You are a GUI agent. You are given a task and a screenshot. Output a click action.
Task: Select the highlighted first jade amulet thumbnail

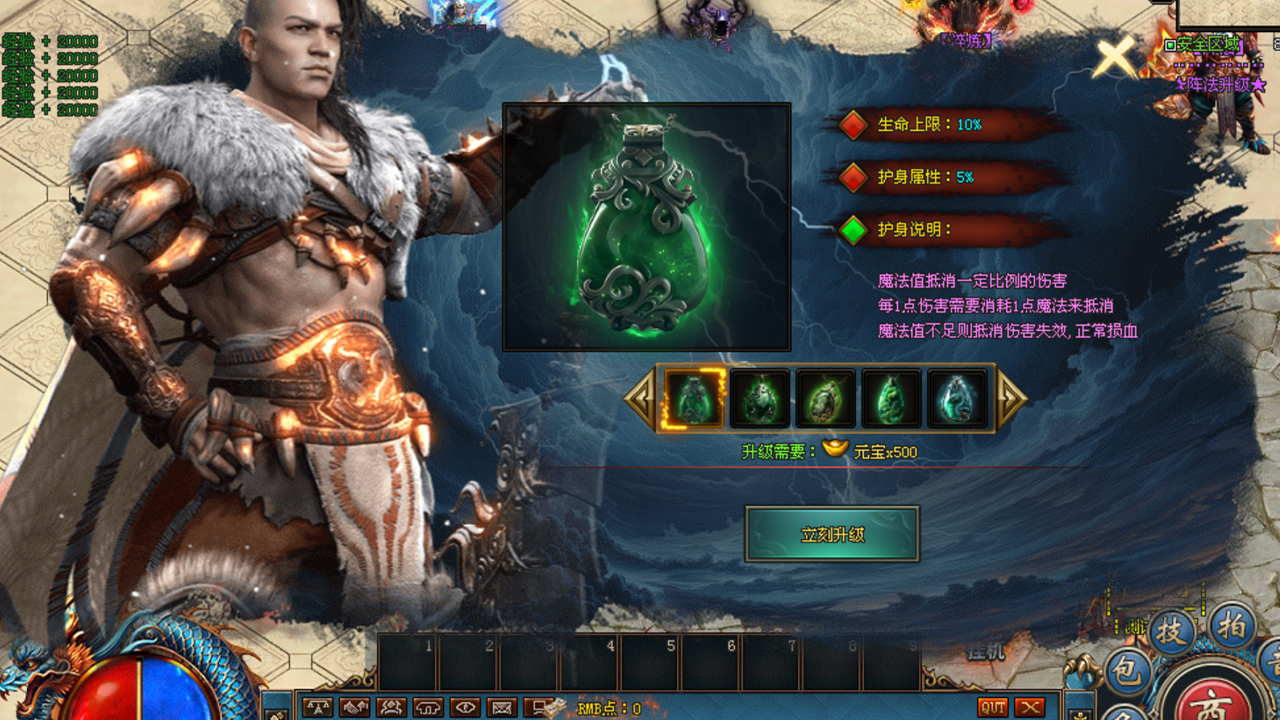(x=695, y=398)
